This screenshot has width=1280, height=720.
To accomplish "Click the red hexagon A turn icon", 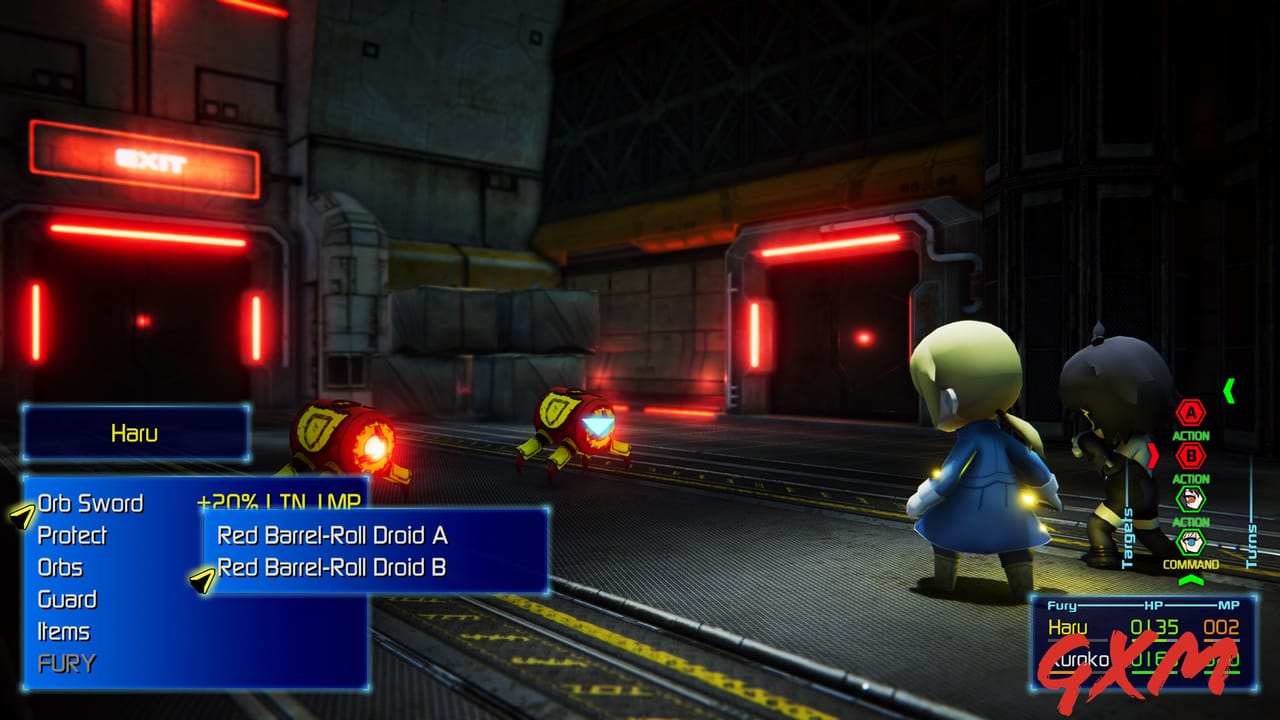I will tap(1190, 412).
